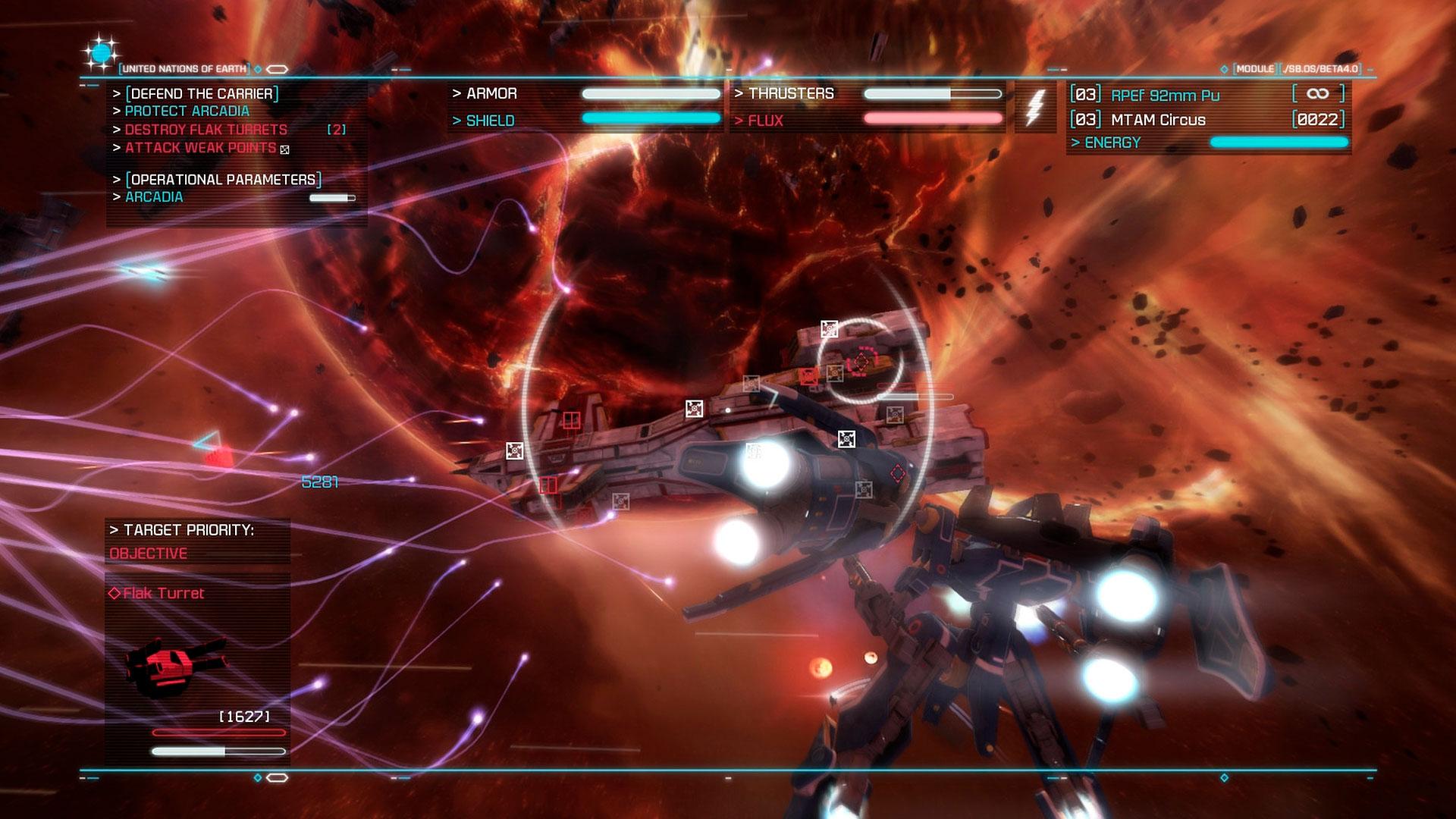The width and height of the screenshot is (1456, 819).
Task: Select the Attack Weak Points objective
Action: [x=200, y=148]
